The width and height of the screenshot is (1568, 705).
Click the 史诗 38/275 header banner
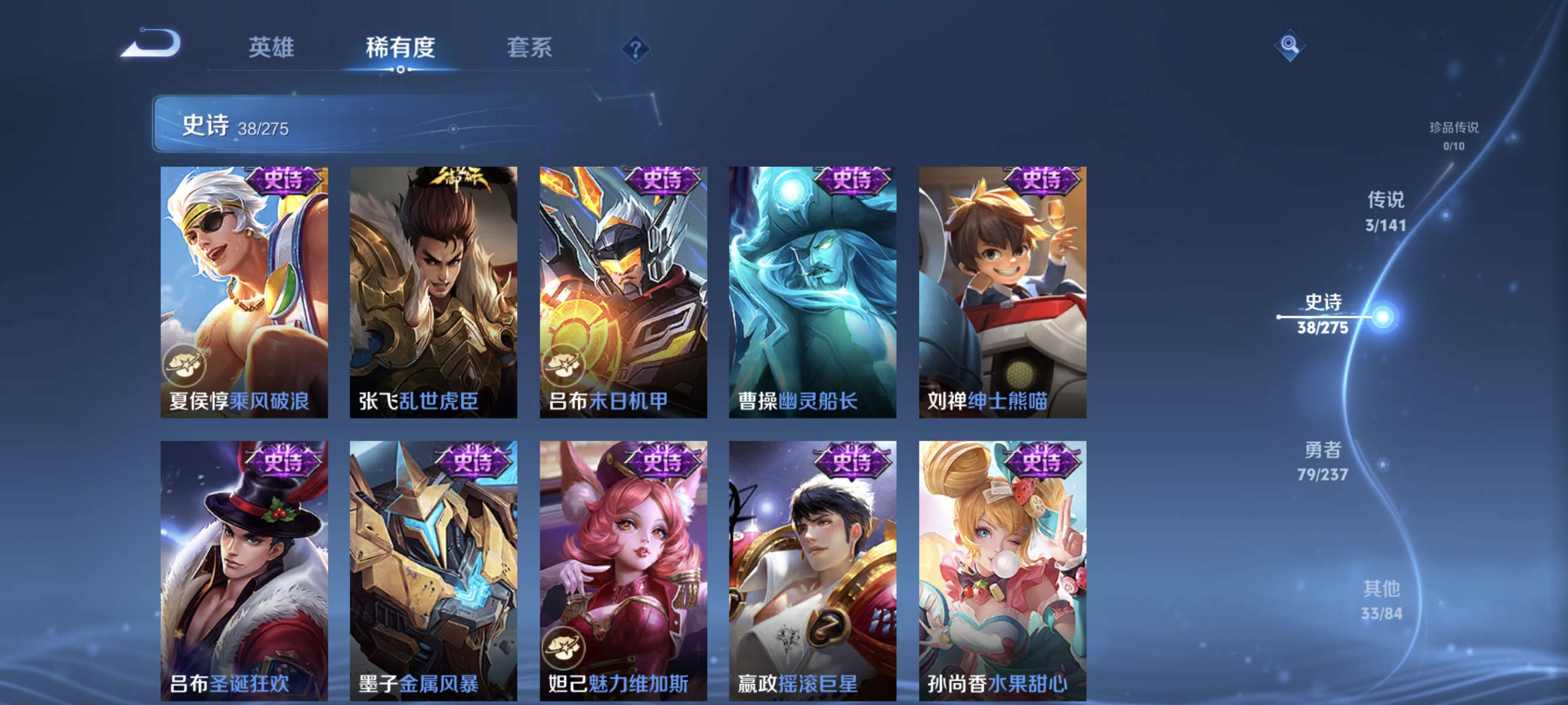(x=237, y=129)
